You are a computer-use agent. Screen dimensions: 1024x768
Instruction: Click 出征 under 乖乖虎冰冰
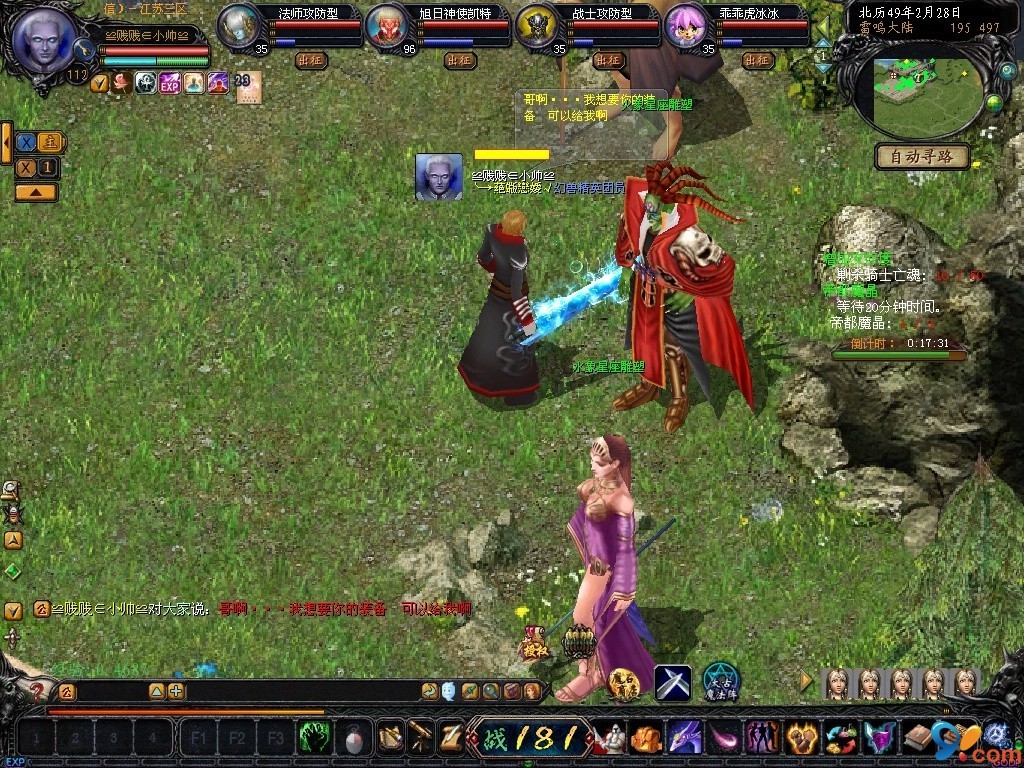click(x=758, y=60)
